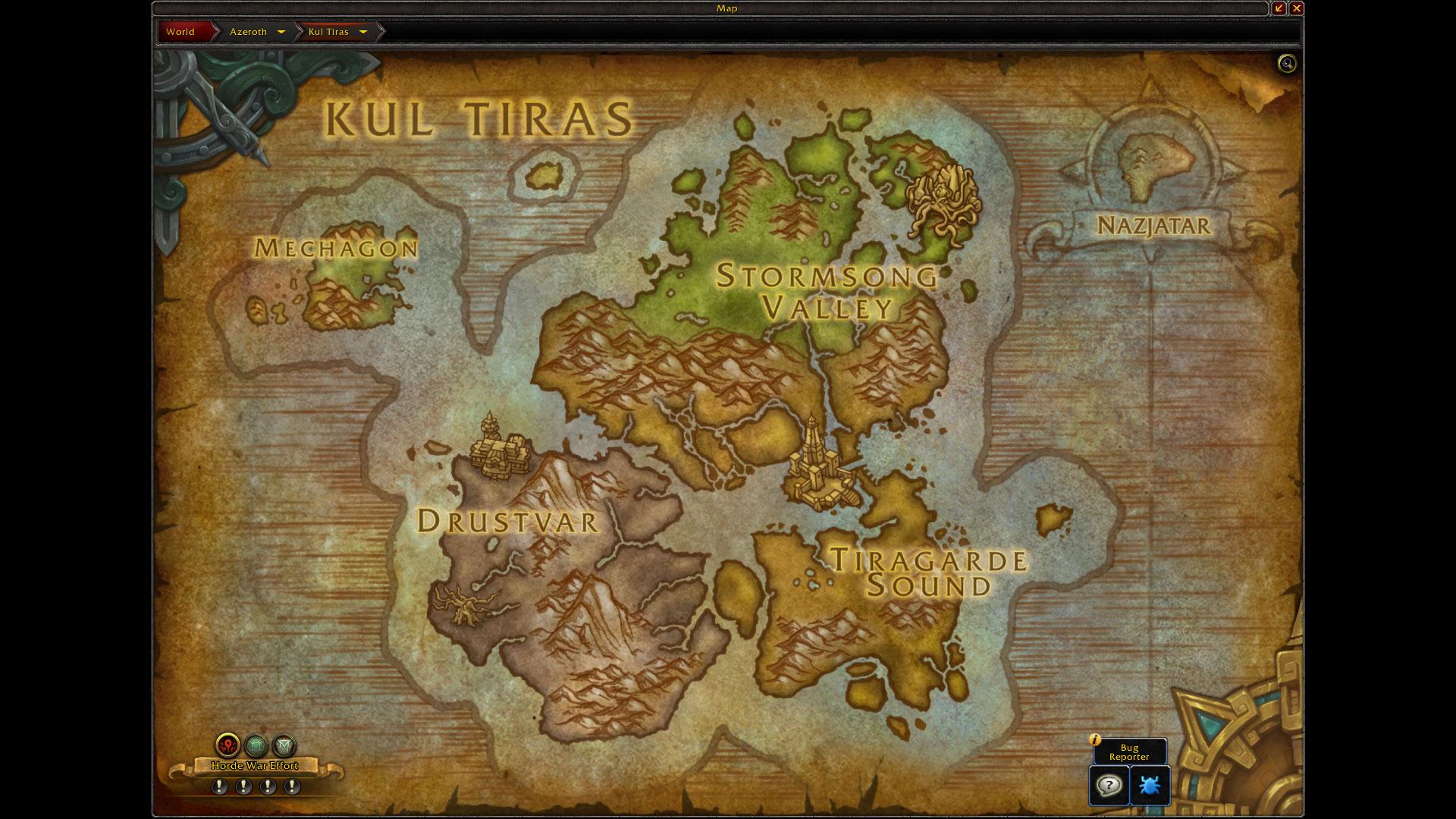Launch the blue Bug Reporter button
Image resolution: width=1456 pixels, height=819 pixels.
[x=1150, y=785]
